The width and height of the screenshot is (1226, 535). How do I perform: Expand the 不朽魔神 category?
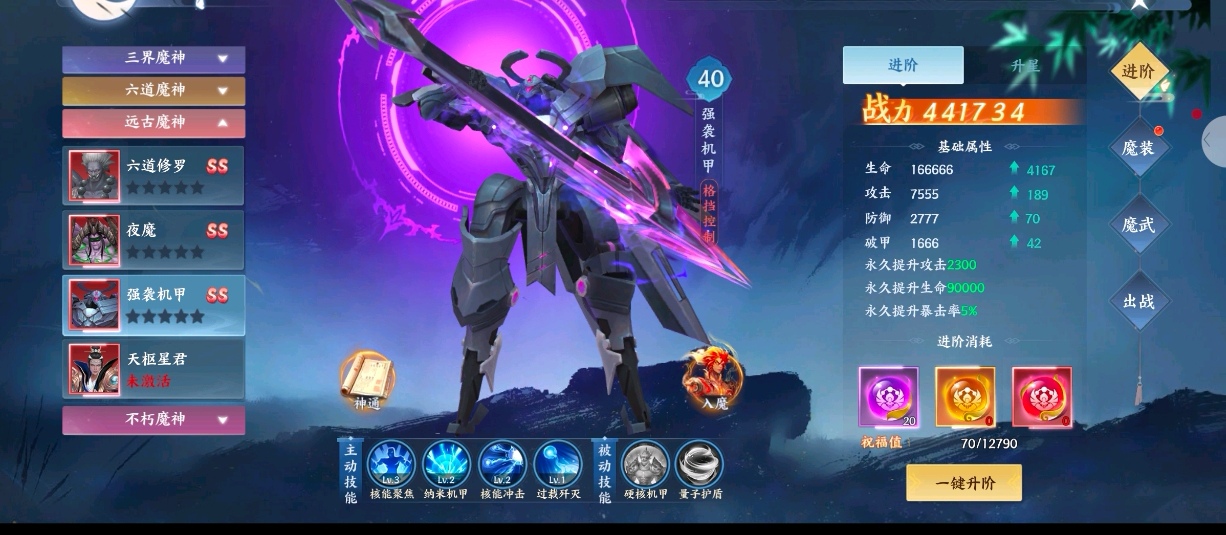[154, 420]
